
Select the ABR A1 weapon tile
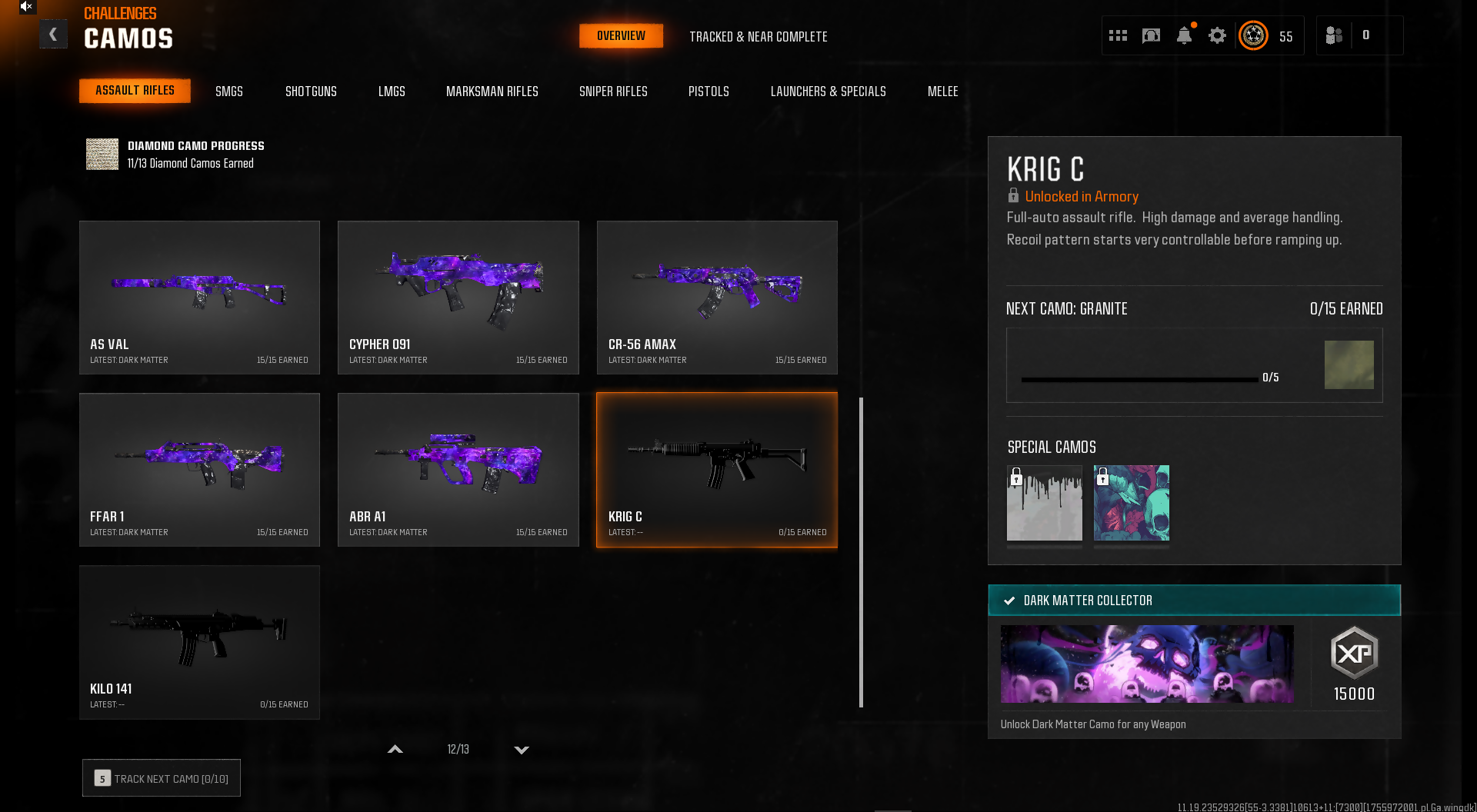[x=458, y=470]
